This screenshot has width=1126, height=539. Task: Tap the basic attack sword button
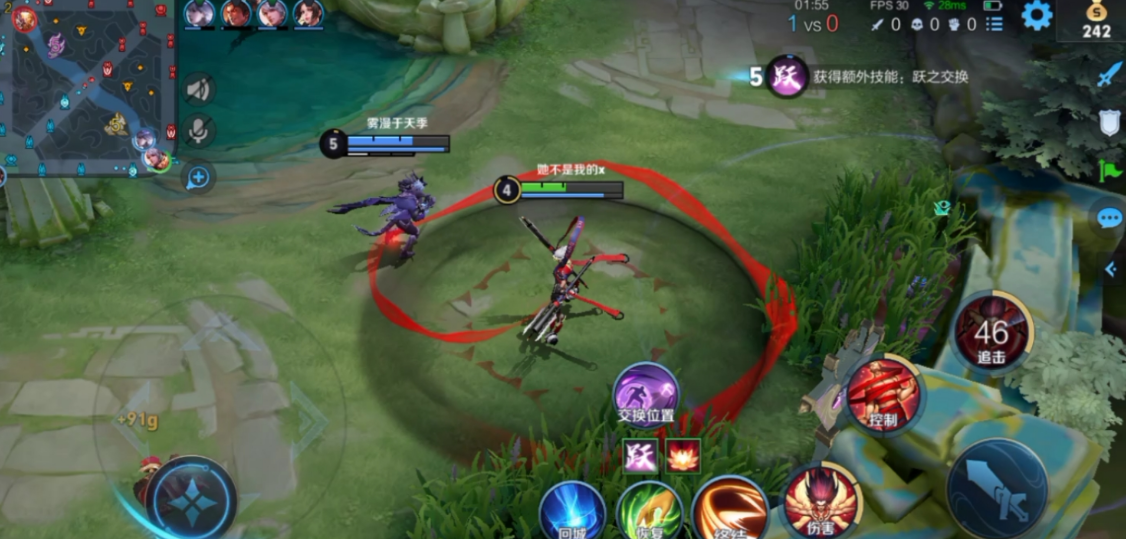[996, 489]
